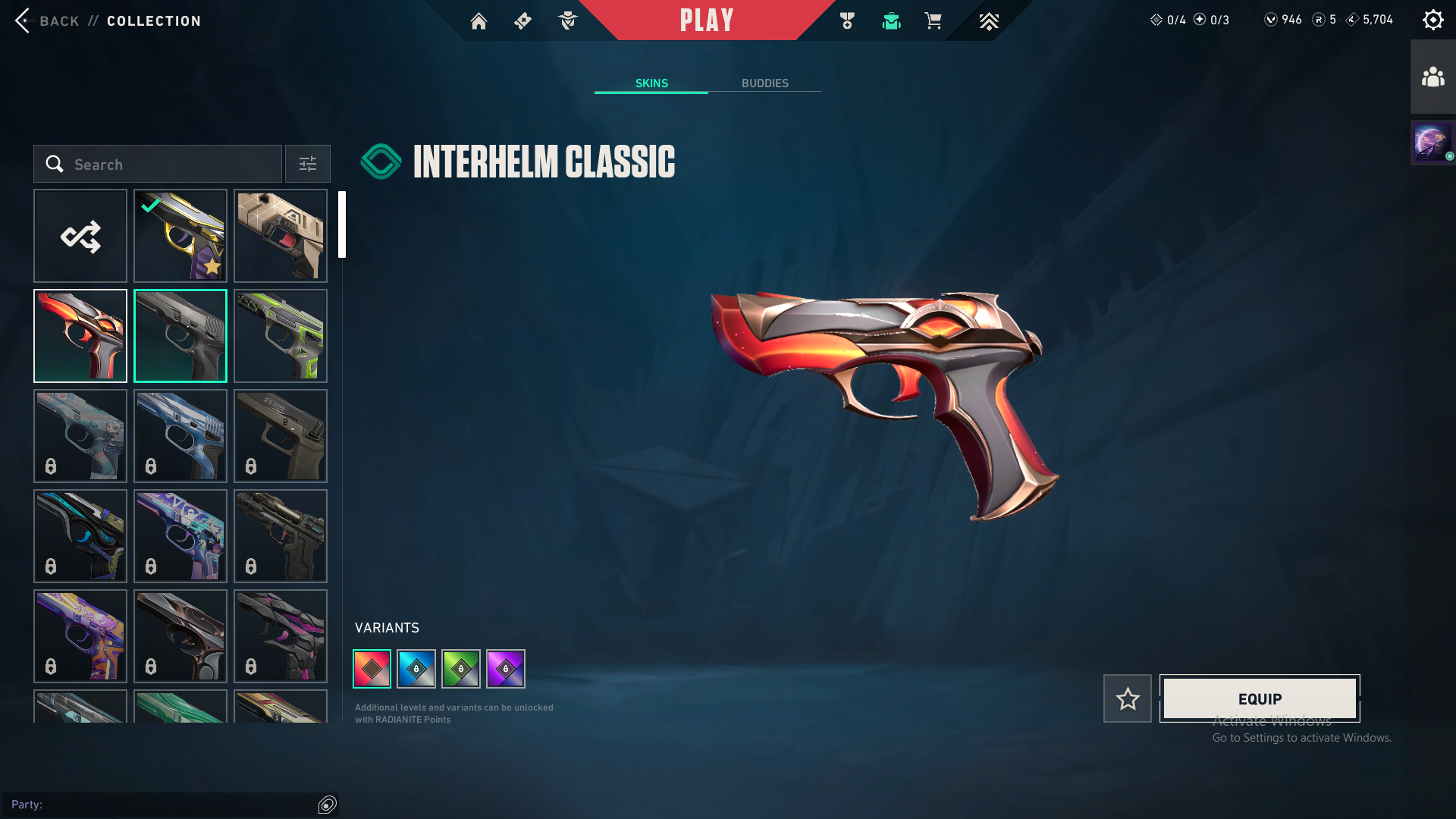
Task: Equip the Interhelm Classic skin
Action: point(1260,698)
